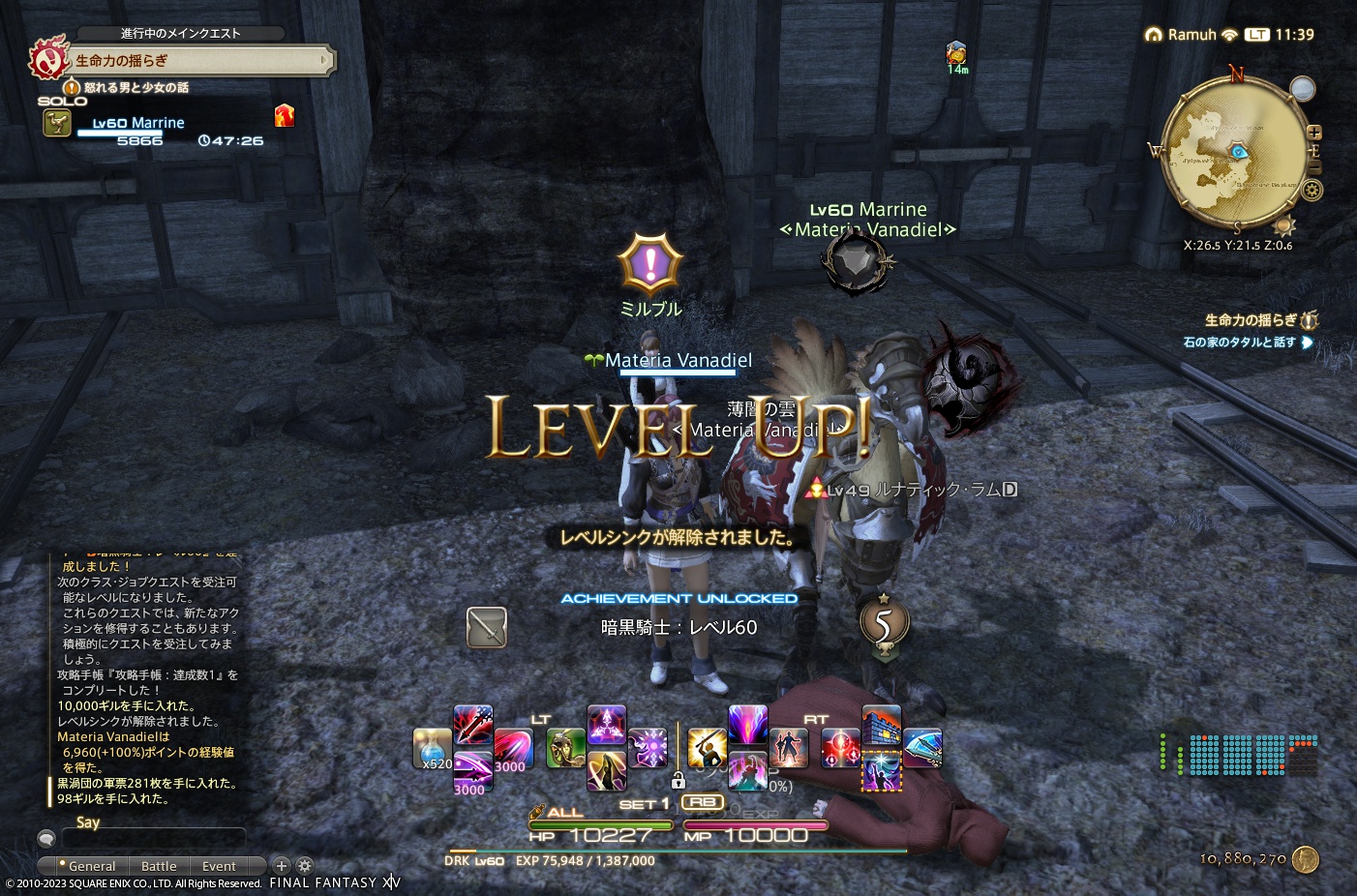Viewport: 1357px width, 896px height.
Task: Click the minimap zoom-out minus button
Action: click(1313, 167)
